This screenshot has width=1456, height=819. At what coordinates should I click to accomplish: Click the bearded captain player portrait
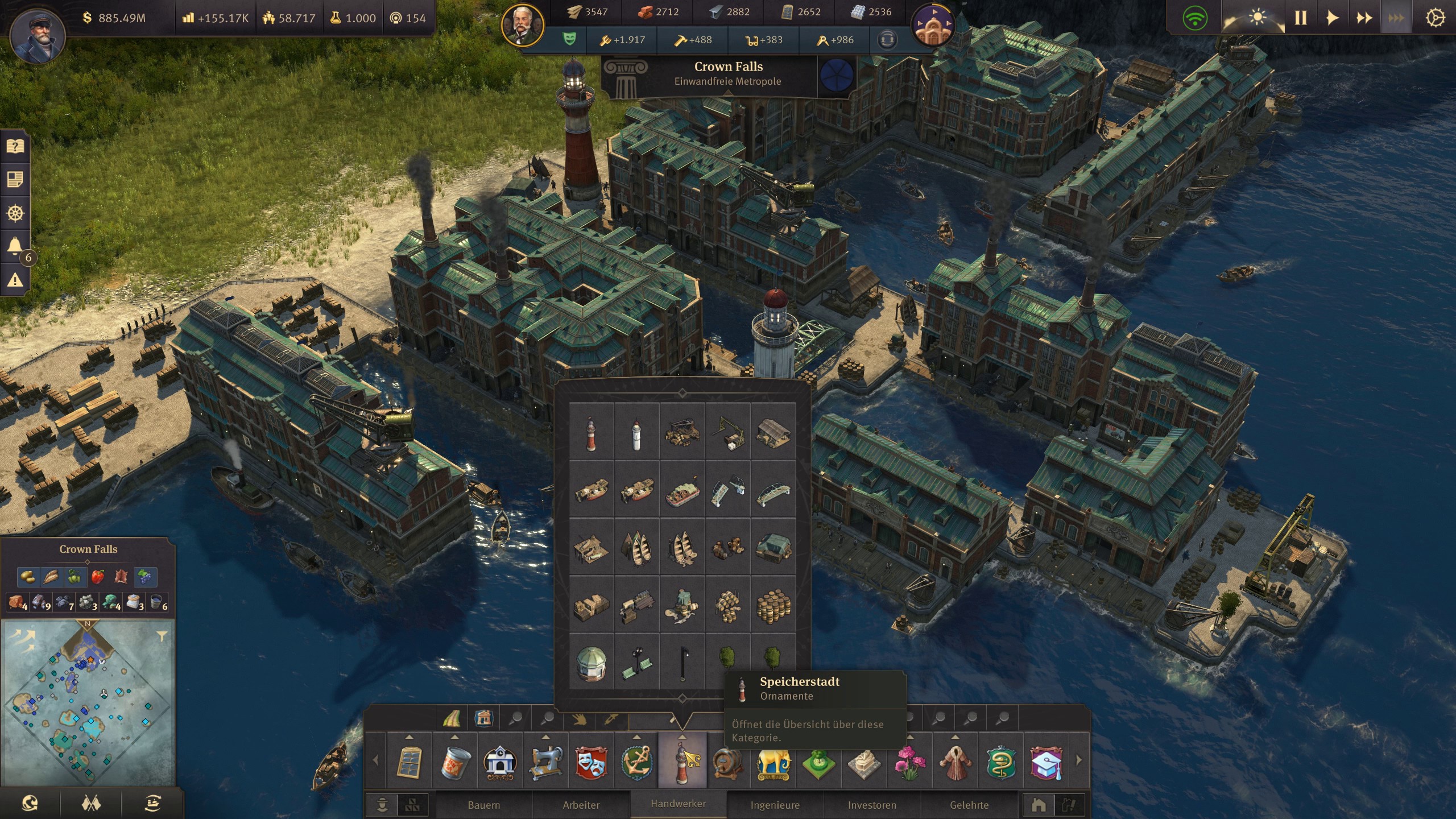pyautogui.click(x=38, y=35)
